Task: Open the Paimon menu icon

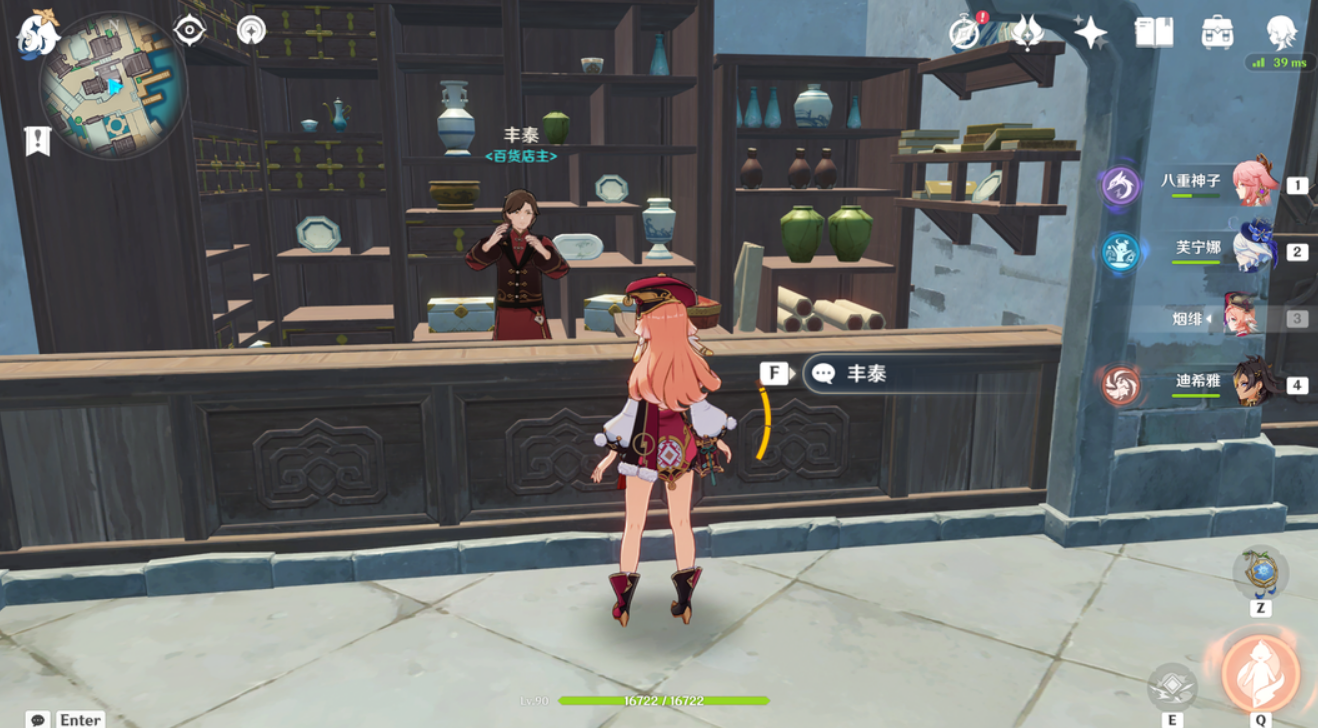Action: (x=38, y=33)
